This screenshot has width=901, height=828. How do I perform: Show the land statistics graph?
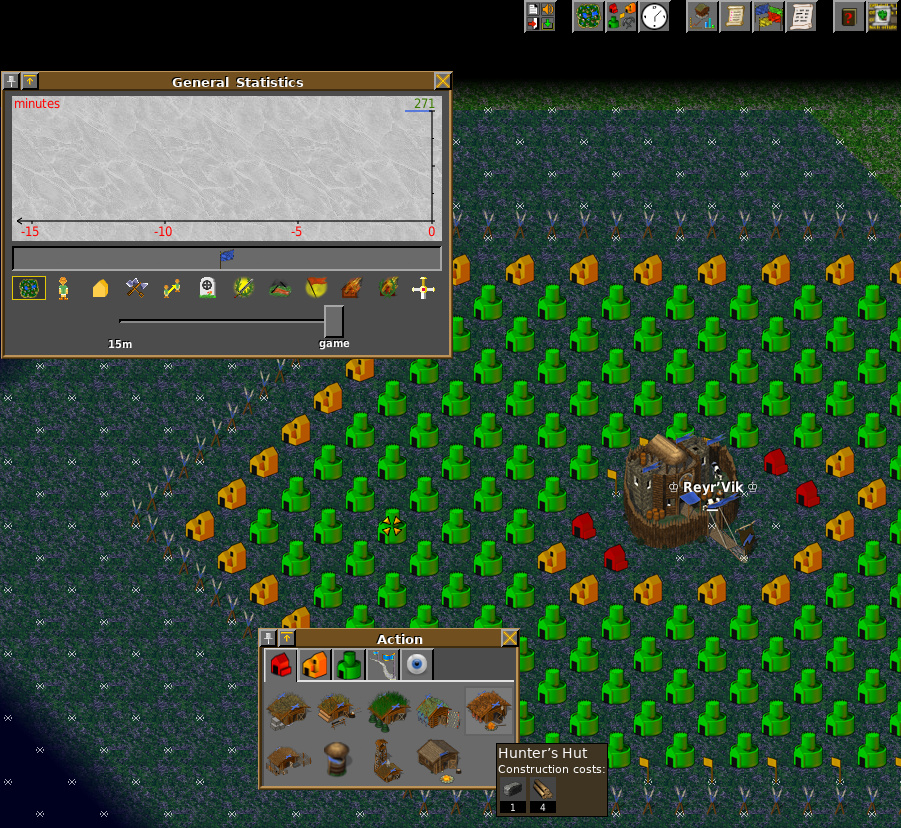click(29, 289)
